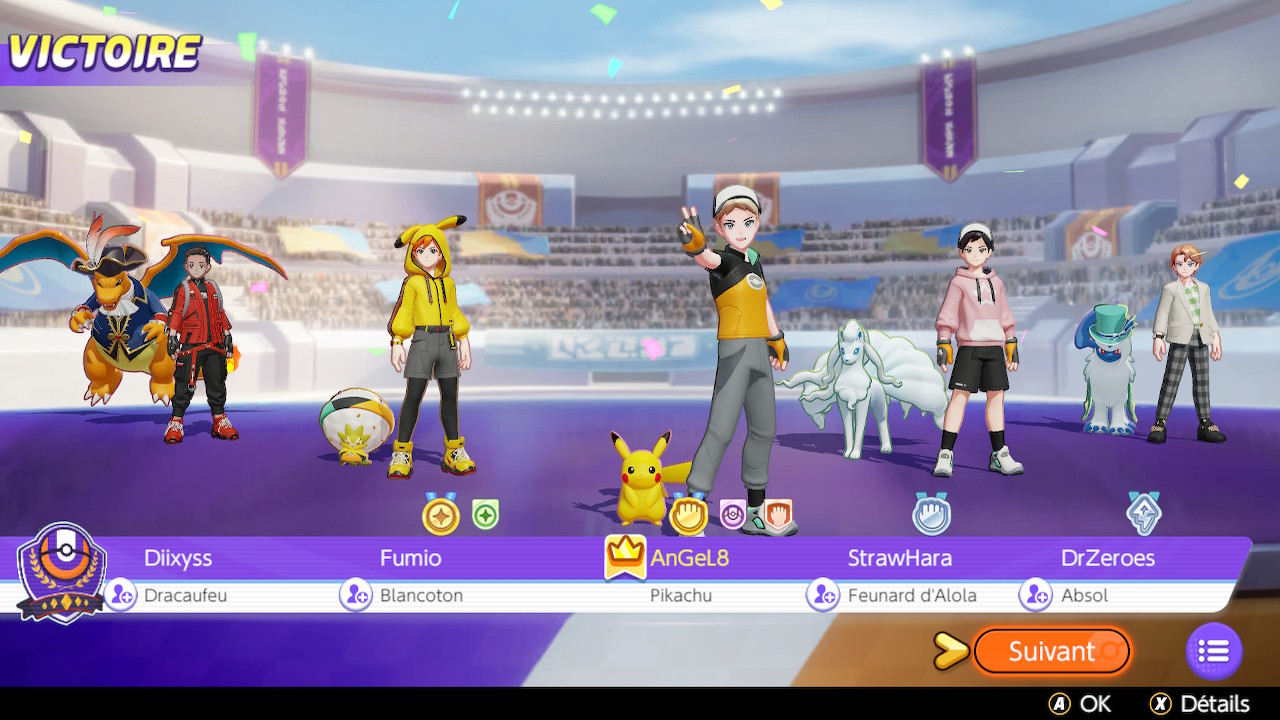This screenshot has height=720, width=1280.
Task: Select StrawHara's silver fist medal
Action: 931,514
